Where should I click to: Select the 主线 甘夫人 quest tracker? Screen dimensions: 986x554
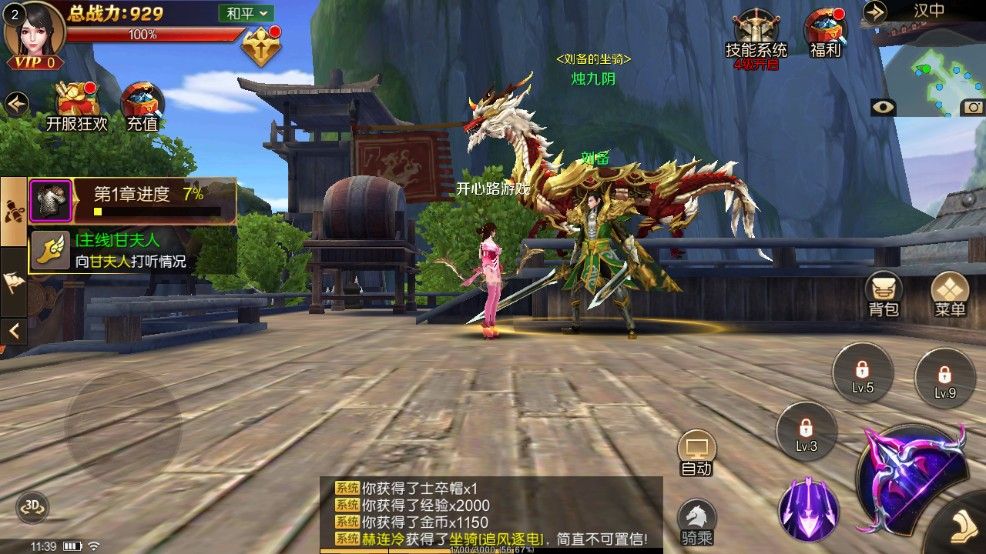(130, 250)
